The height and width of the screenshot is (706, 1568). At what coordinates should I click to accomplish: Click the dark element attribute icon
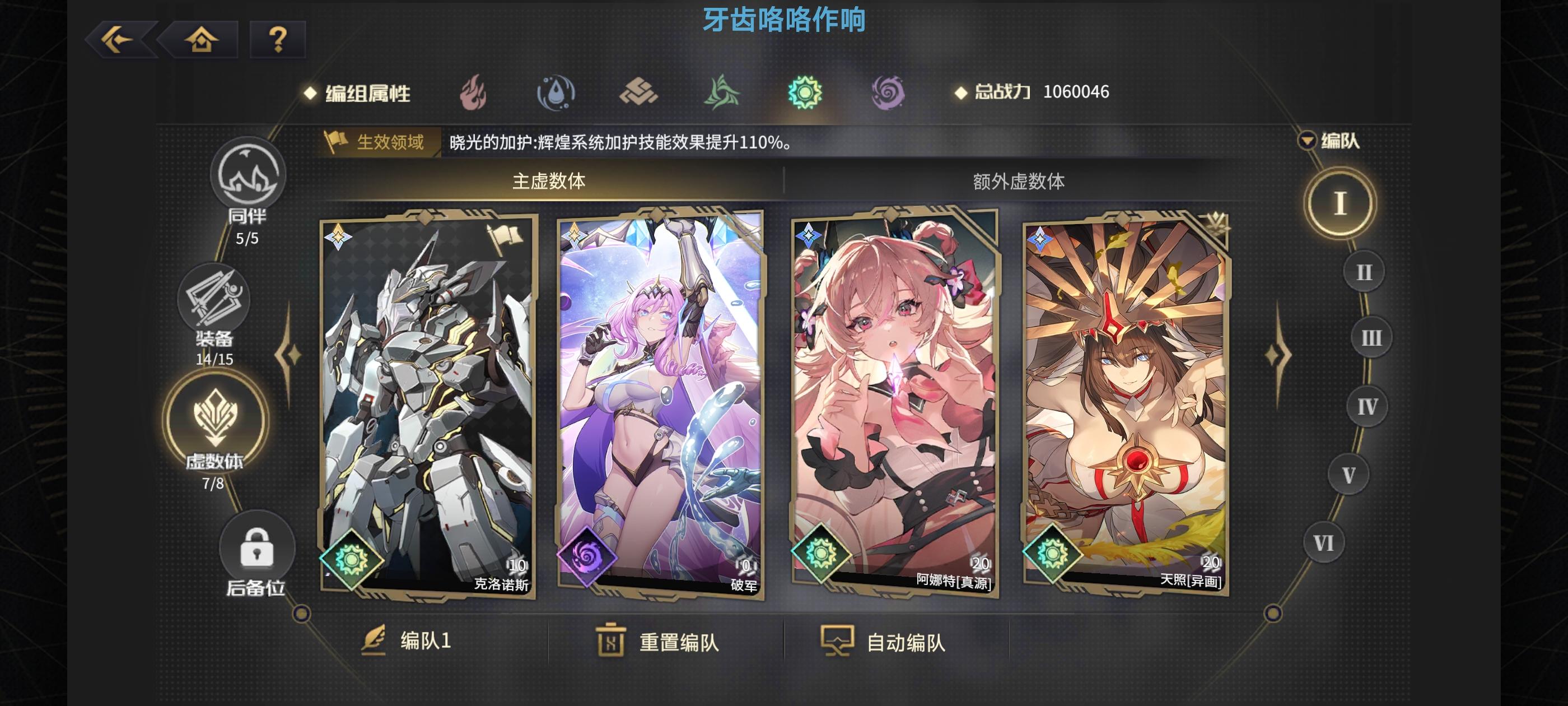tap(890, 92)
